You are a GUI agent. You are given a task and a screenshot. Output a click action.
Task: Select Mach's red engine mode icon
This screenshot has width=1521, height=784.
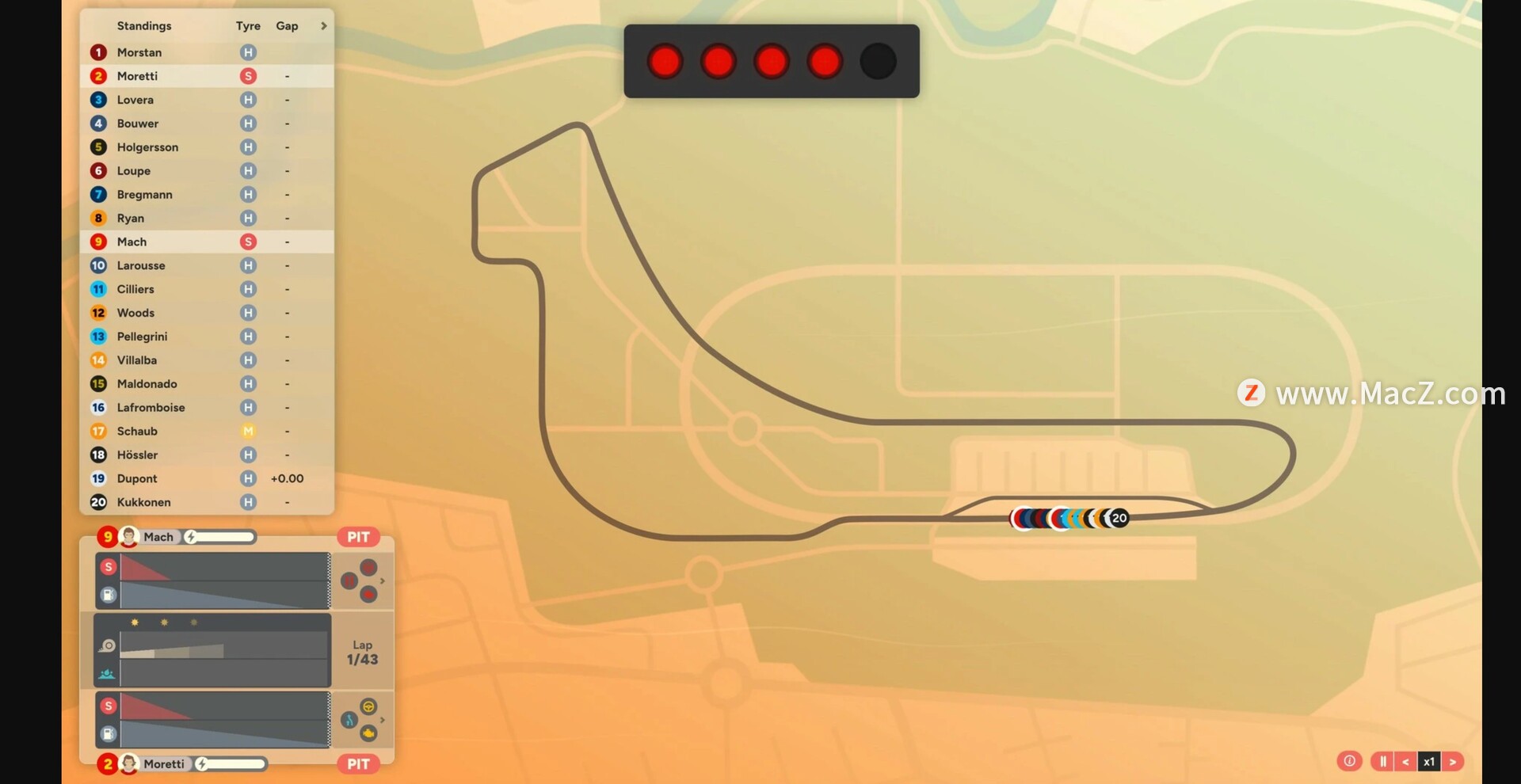click(x=368, y=594)
